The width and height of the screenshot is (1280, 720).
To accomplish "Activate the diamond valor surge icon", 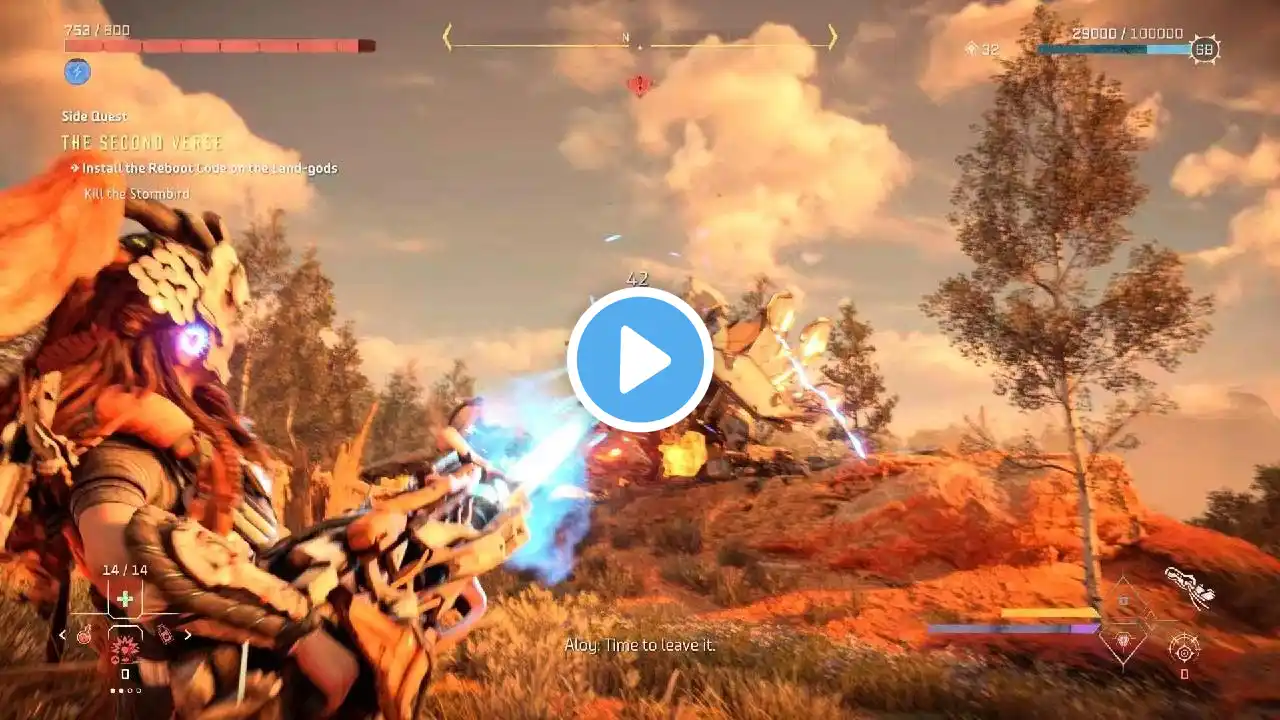I will pyautogui.click(x=1122, y=639).
